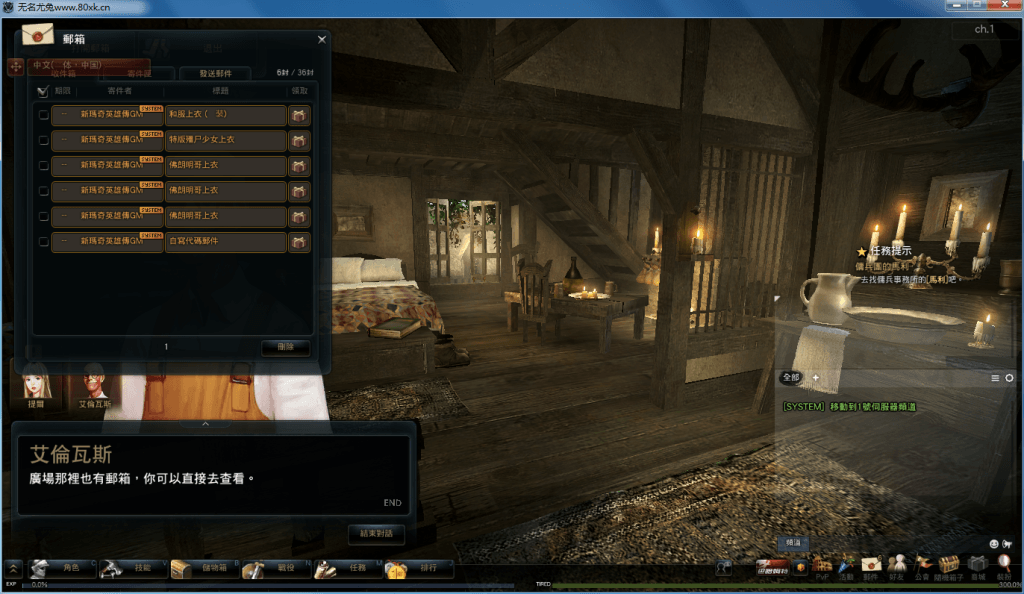Click the 刪除 delete button
The image size is (1024, 594).
point(285,348)
